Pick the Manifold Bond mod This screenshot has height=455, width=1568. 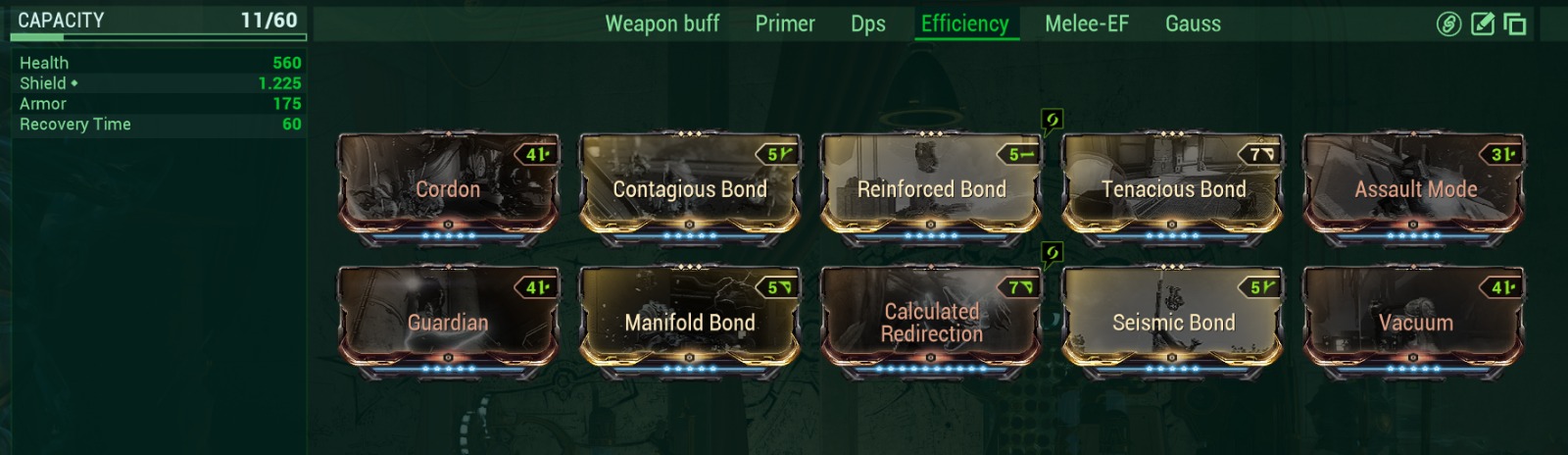690,322
